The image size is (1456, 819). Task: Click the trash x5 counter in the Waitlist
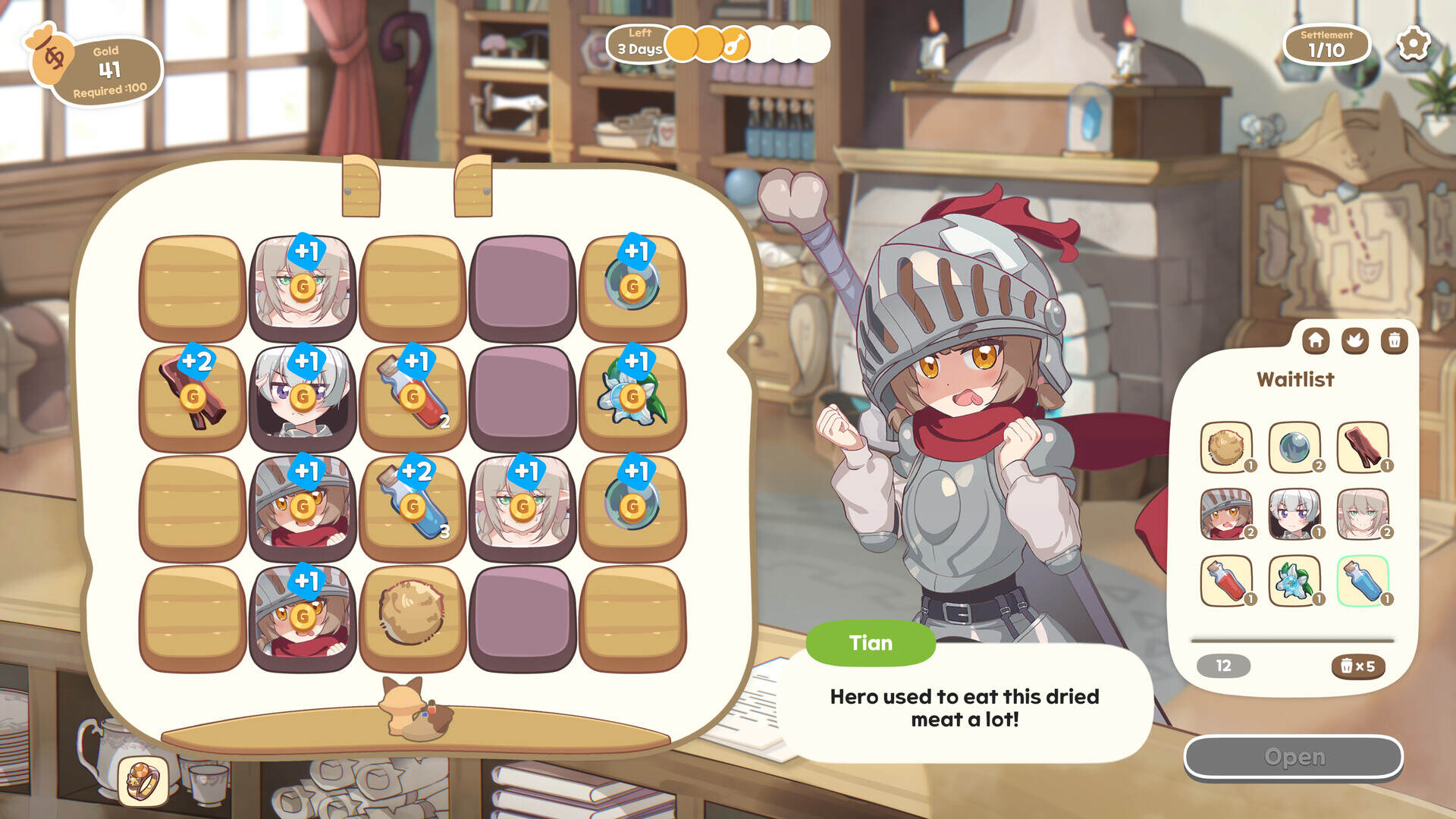click(x=1357, y=666)
